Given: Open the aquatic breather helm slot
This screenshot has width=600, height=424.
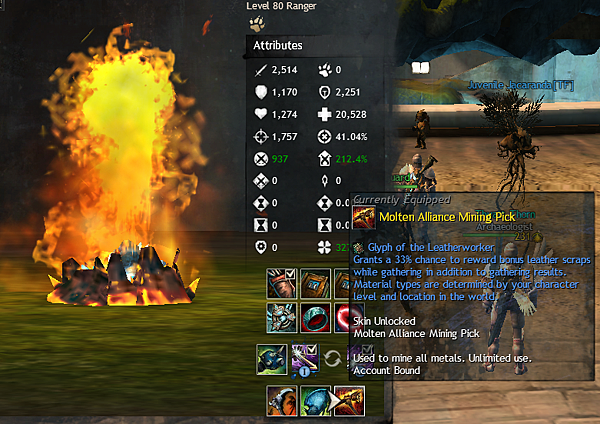Looking at the screenshot, I should click(271, 357).
